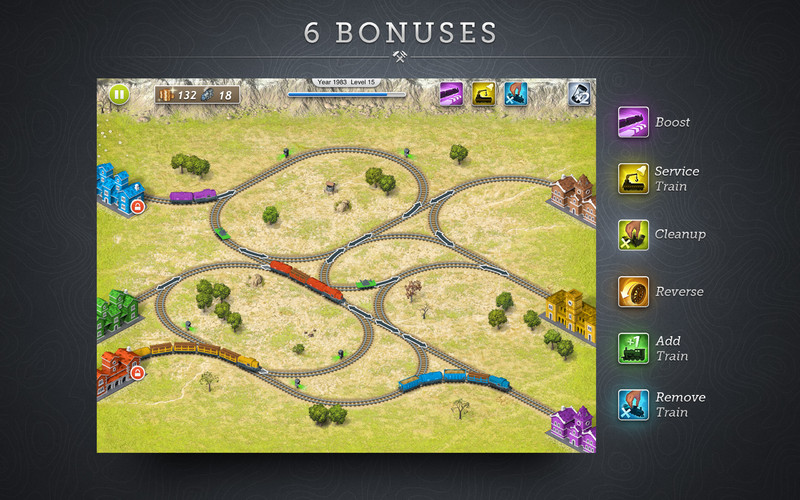The width and height of the screenshot is (800, 500).
Task: Pause the game with the green button
Action: tap(119, 95)
